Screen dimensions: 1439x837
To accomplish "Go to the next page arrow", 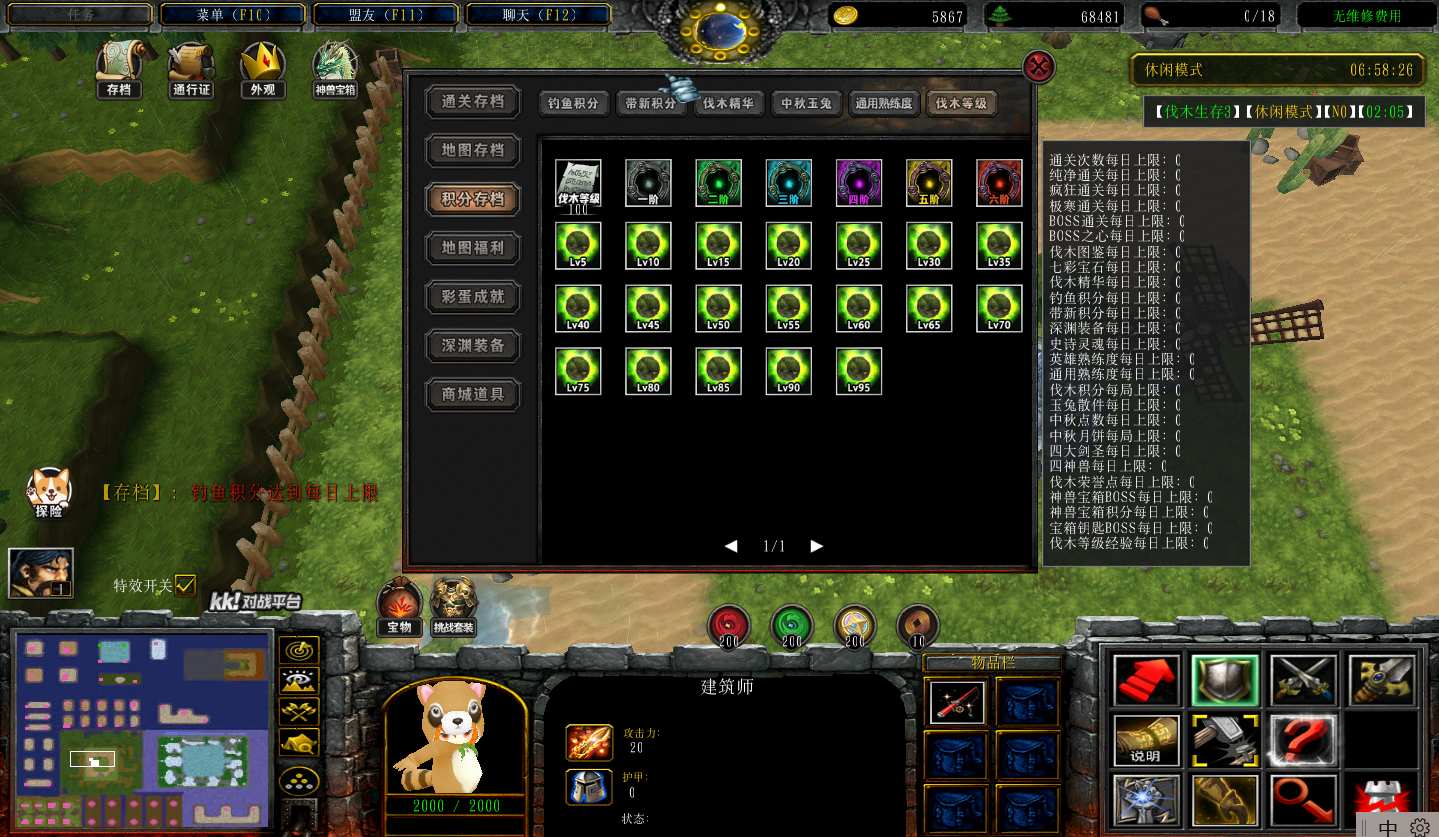I will pos(817,546).
